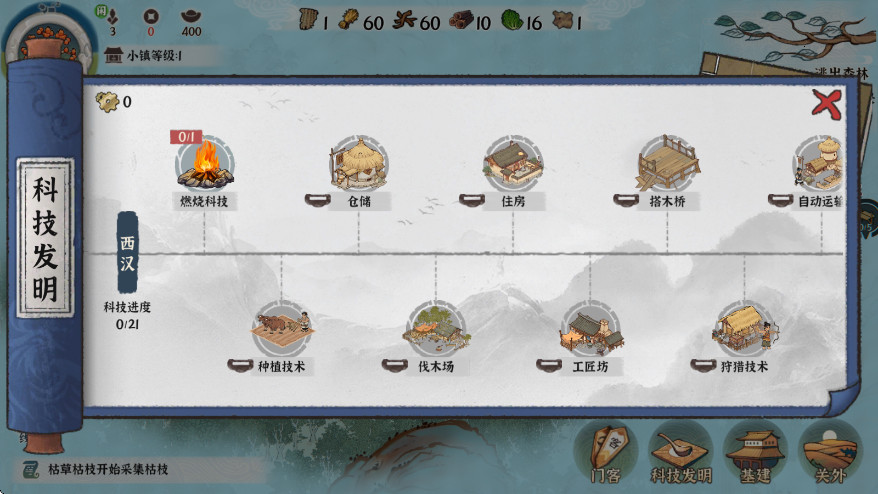Open the 科技发明 technology button
Screen dimensions: 878x494
click(680, 452)
